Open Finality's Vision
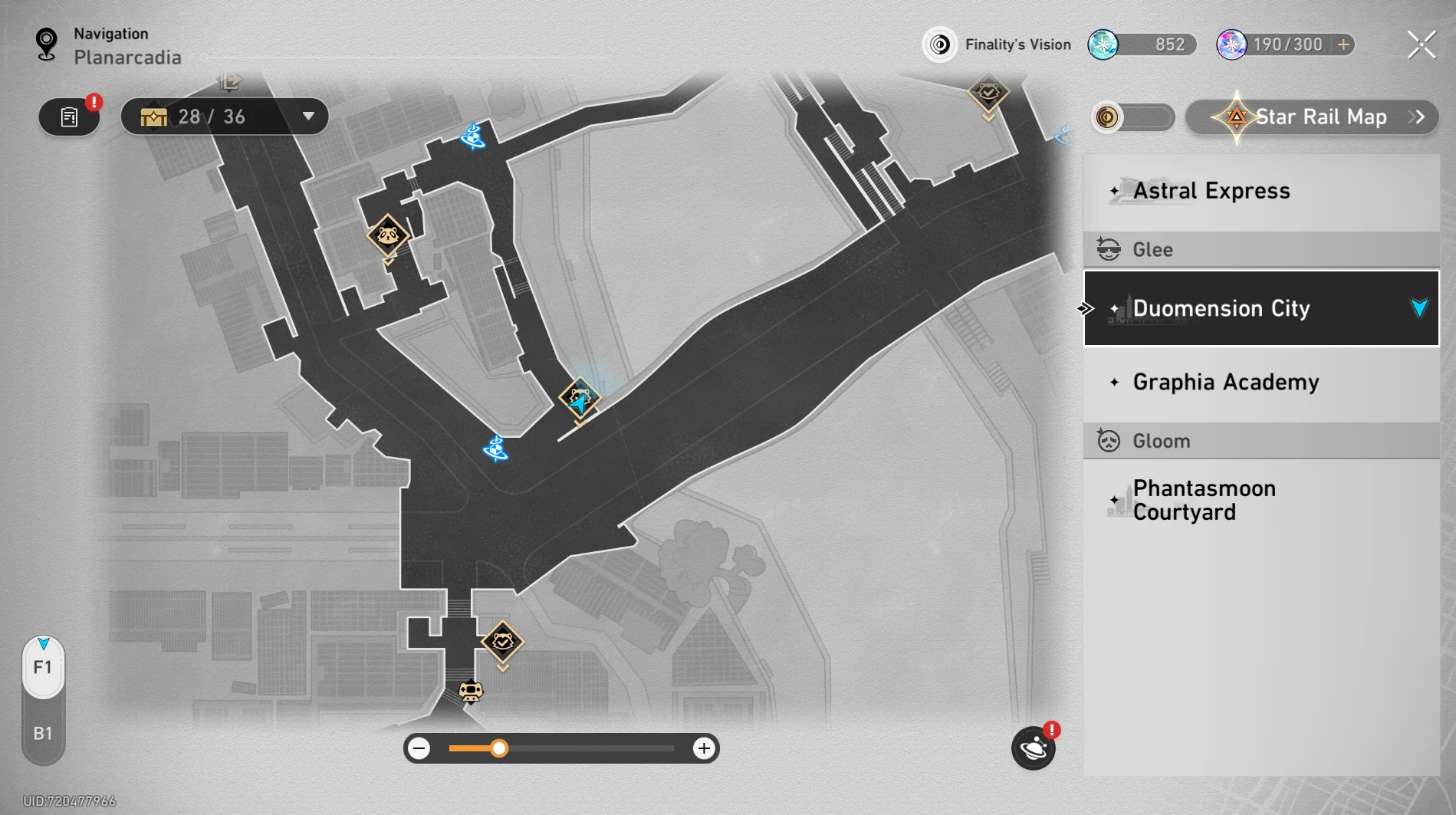The width and height of the screenshot is (1456, 815). point(997,44)
